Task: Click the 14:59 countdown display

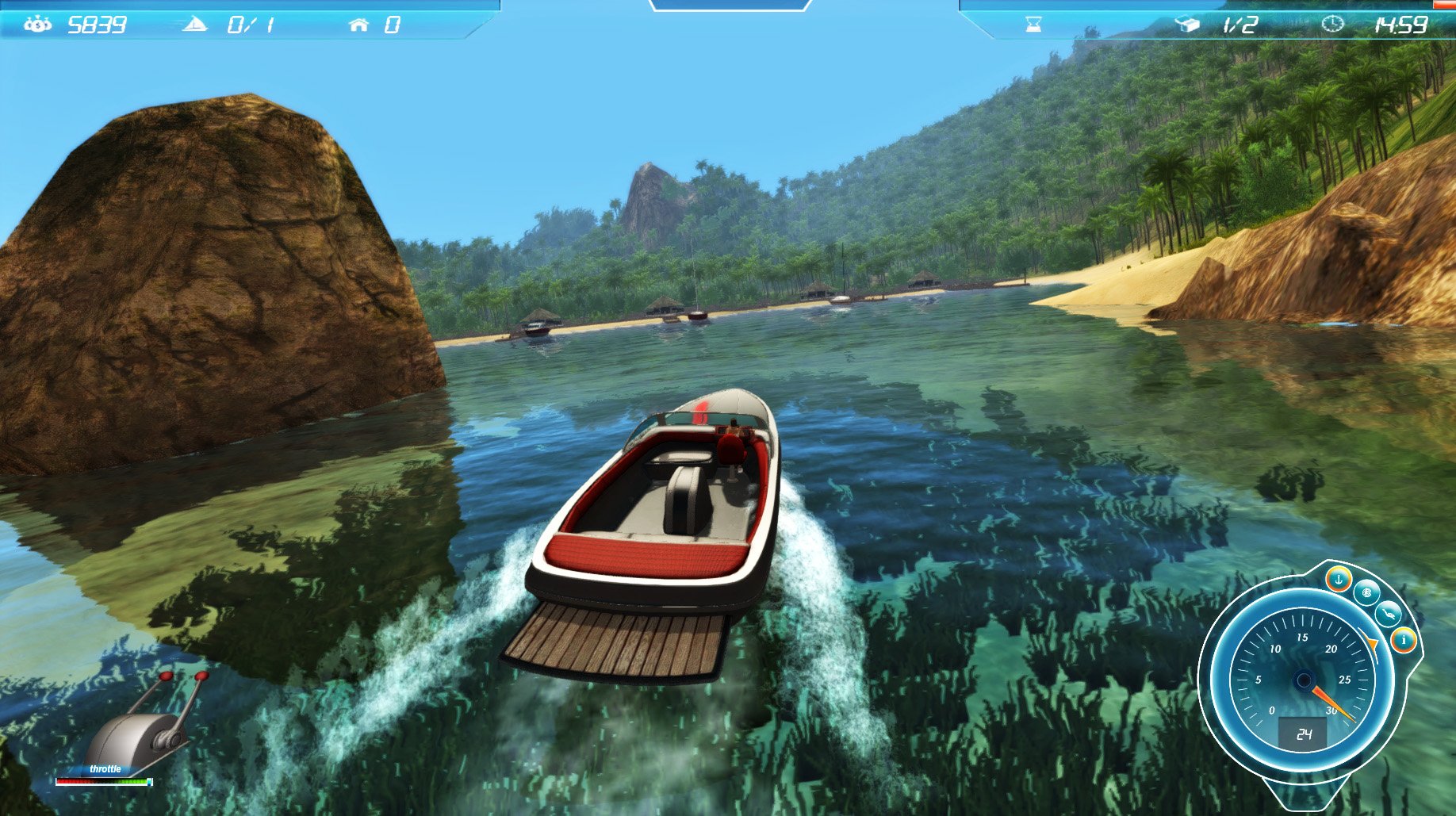Action: 1404,25
